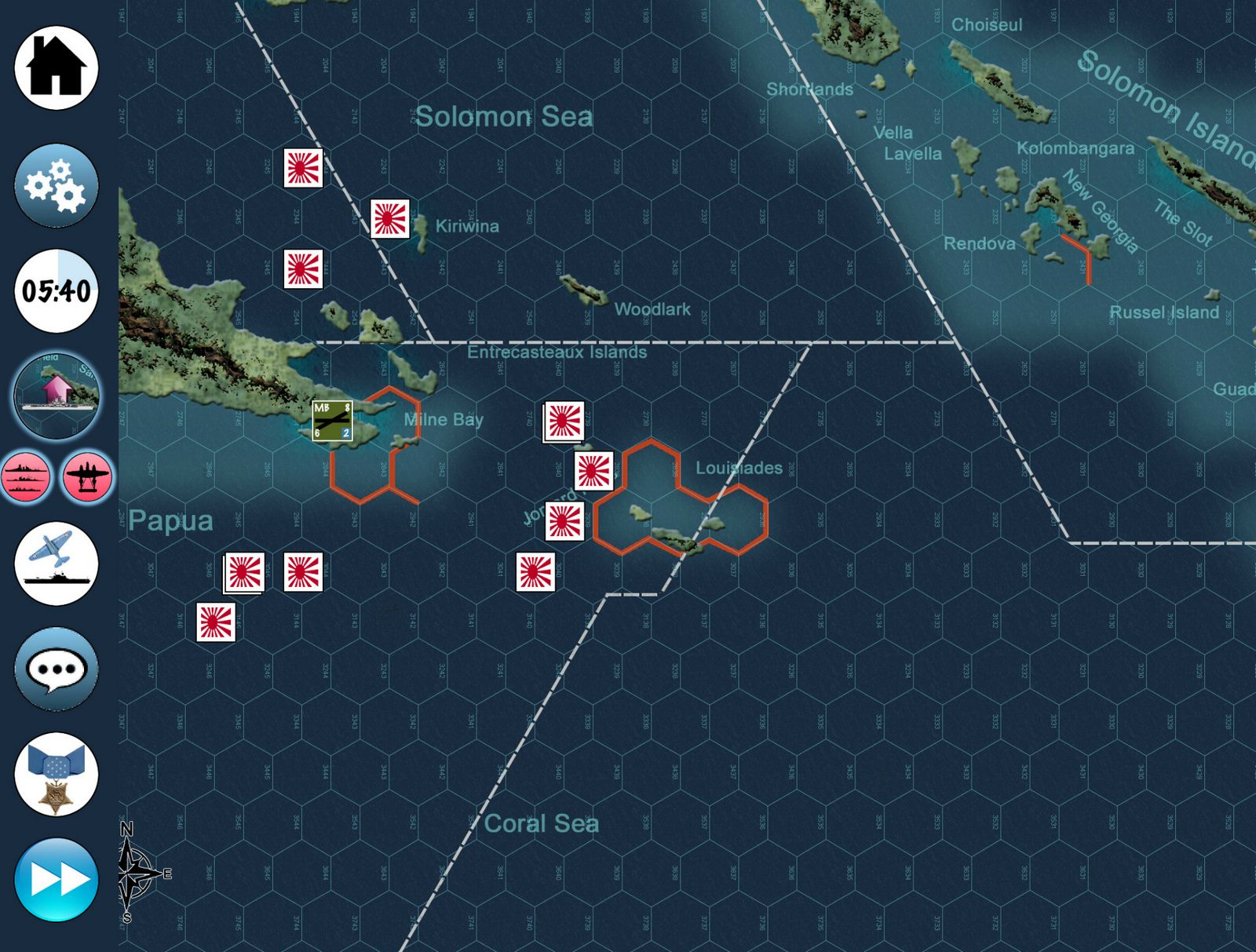Select the Japanese marker west of Kiriwina
Screen dimensions: 1256x952
(389, 219)
